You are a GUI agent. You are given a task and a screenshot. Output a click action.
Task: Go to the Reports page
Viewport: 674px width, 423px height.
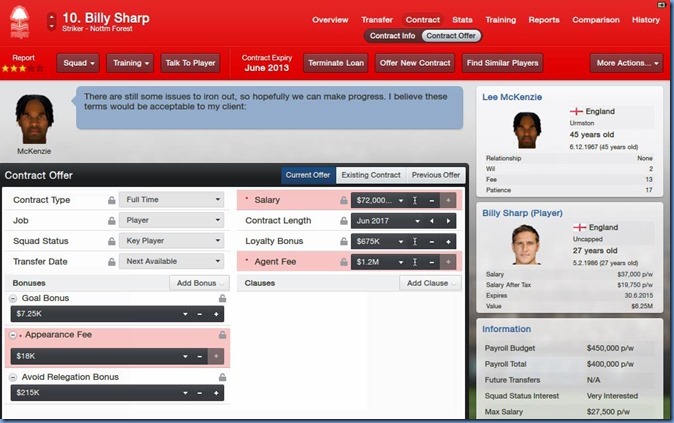[544, 19]
